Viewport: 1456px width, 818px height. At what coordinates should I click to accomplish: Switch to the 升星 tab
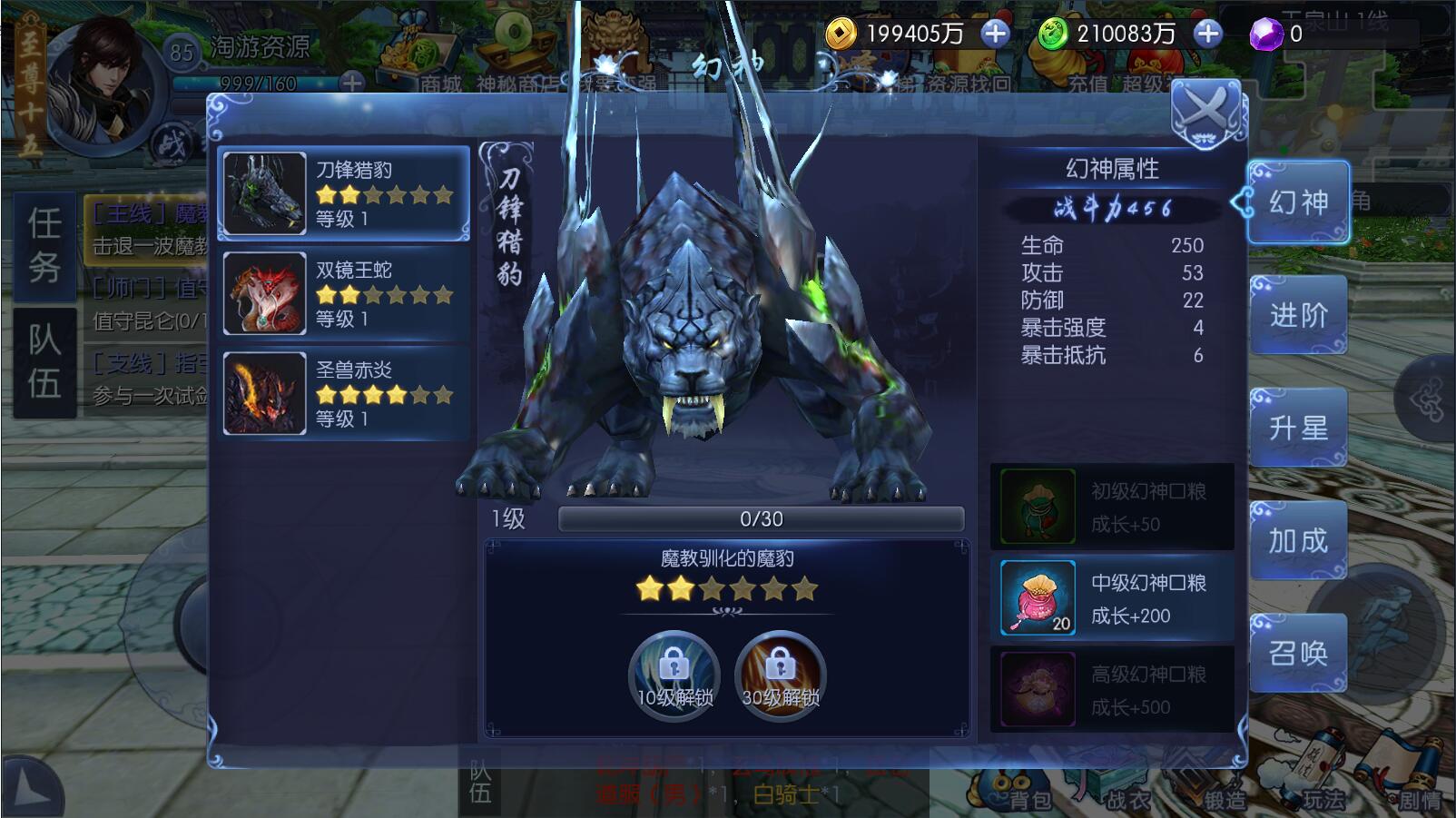(1298, 428)
